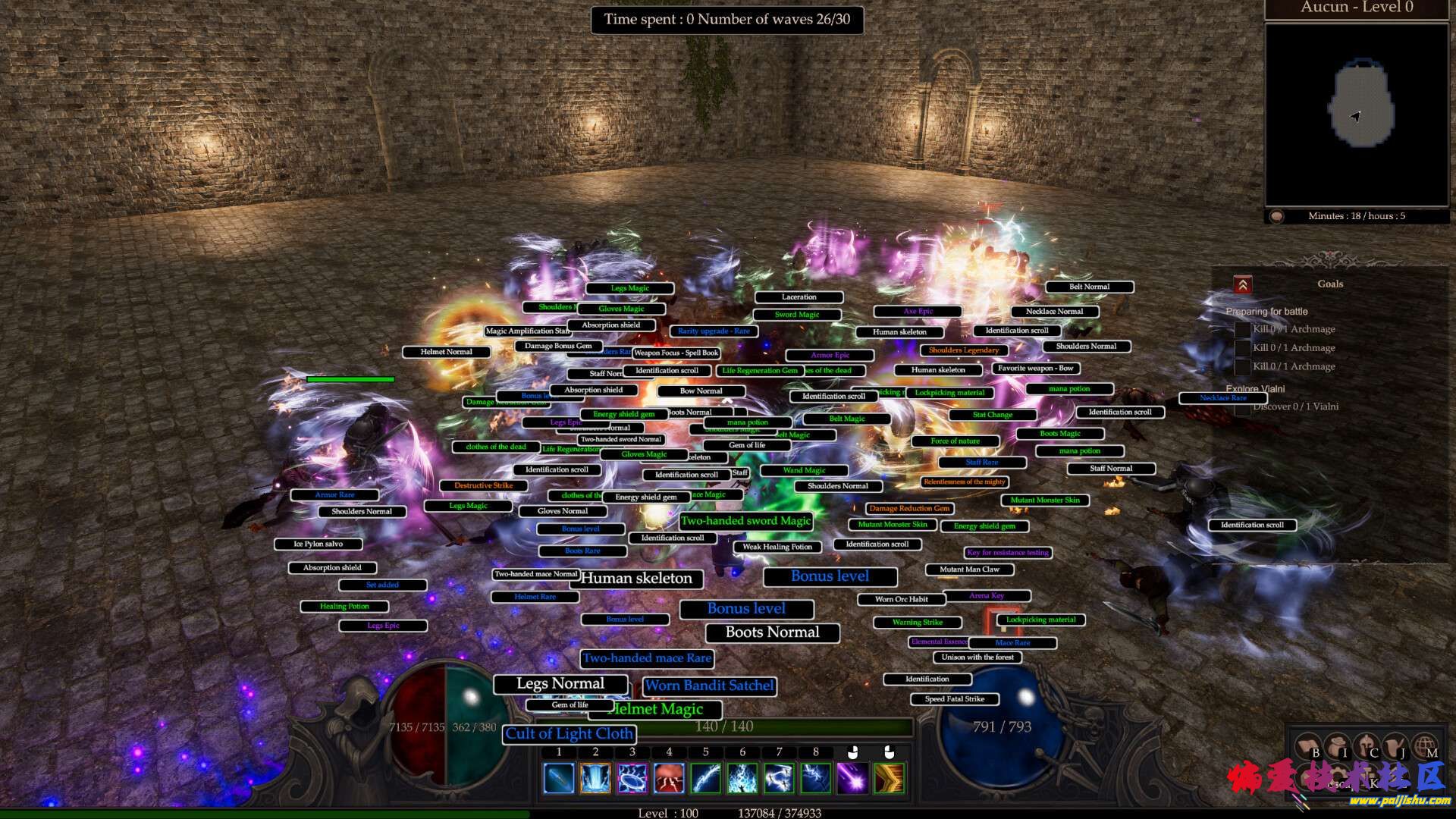Trigger the red flesh spell in slot 4
Viewport: 1456px width, 819px height.
click(668, 777)
